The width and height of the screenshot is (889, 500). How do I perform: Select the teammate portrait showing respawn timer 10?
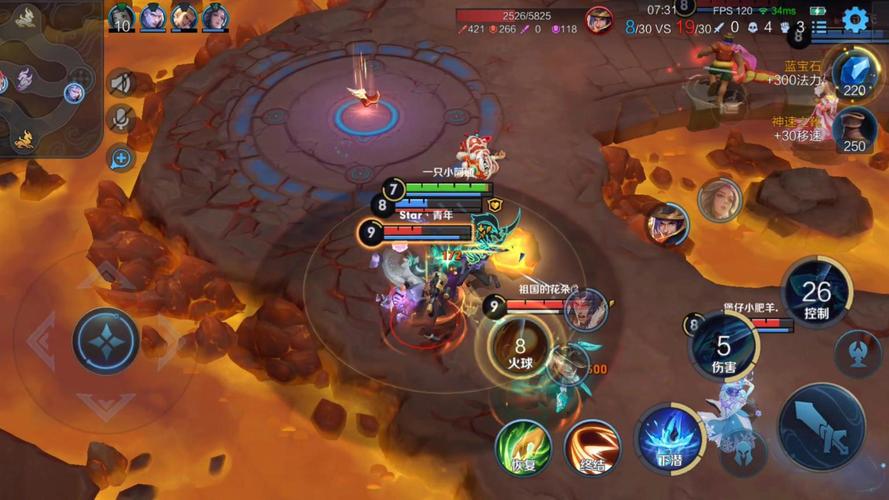(x=121, y=17)
